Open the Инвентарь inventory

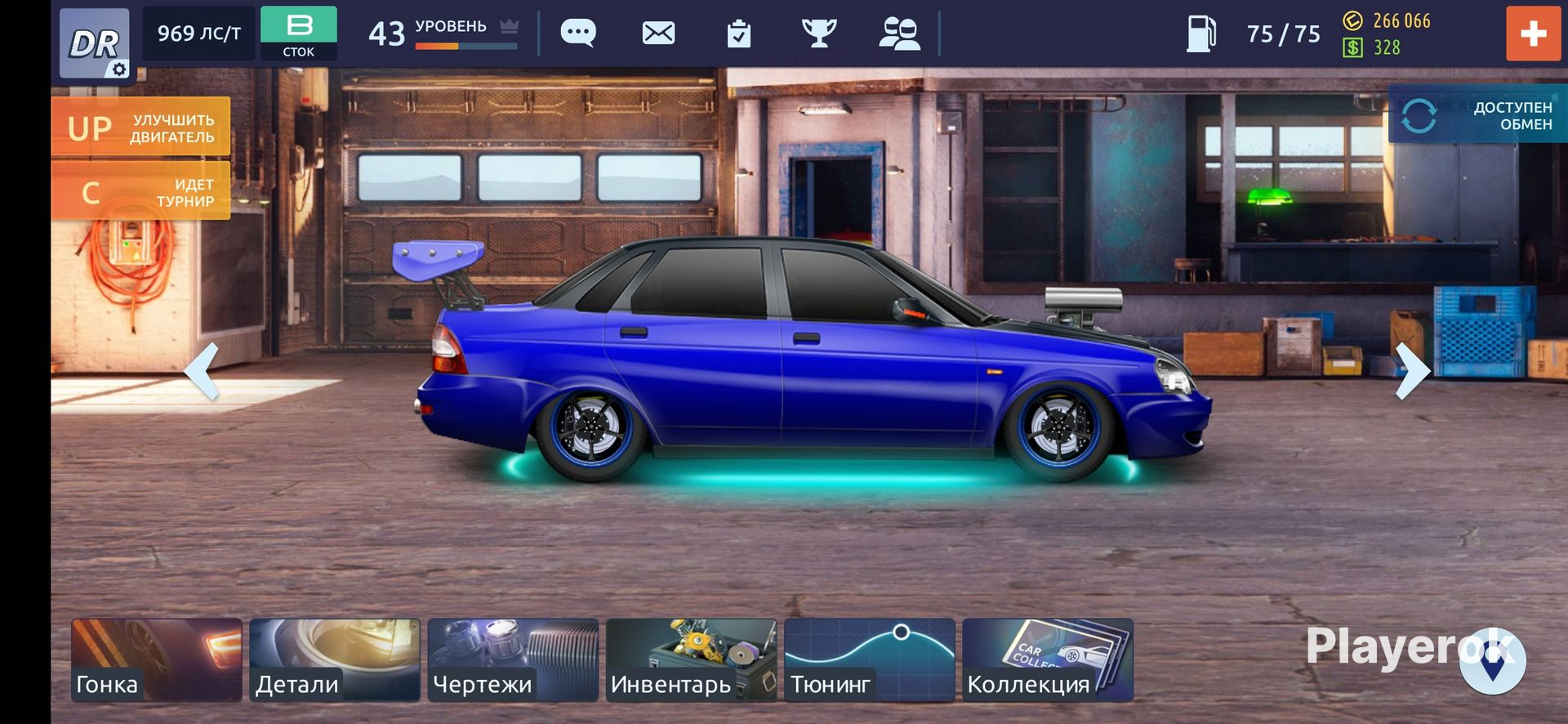tap(691, 660)
